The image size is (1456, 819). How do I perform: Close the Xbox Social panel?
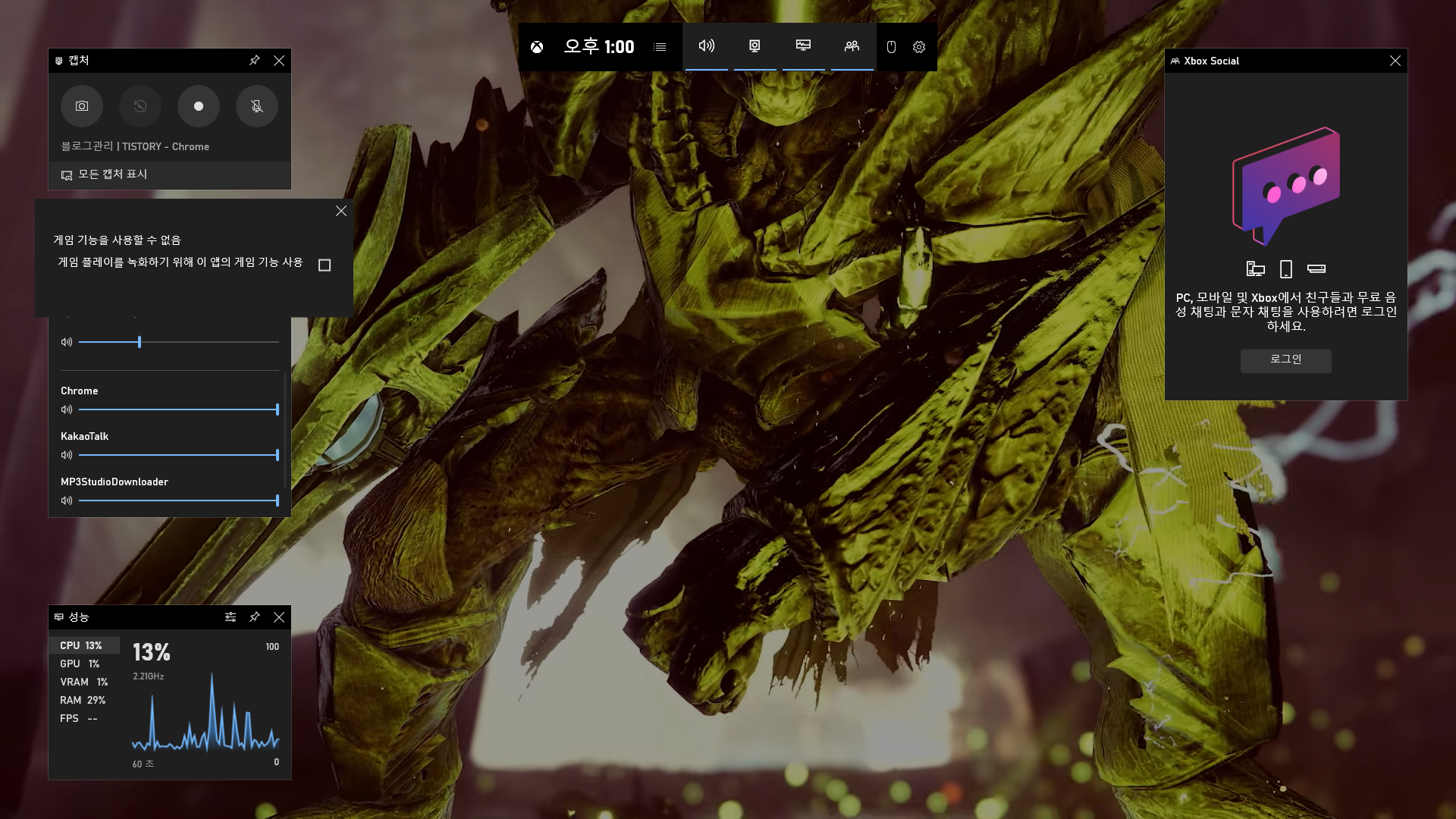pos(1395,61)
